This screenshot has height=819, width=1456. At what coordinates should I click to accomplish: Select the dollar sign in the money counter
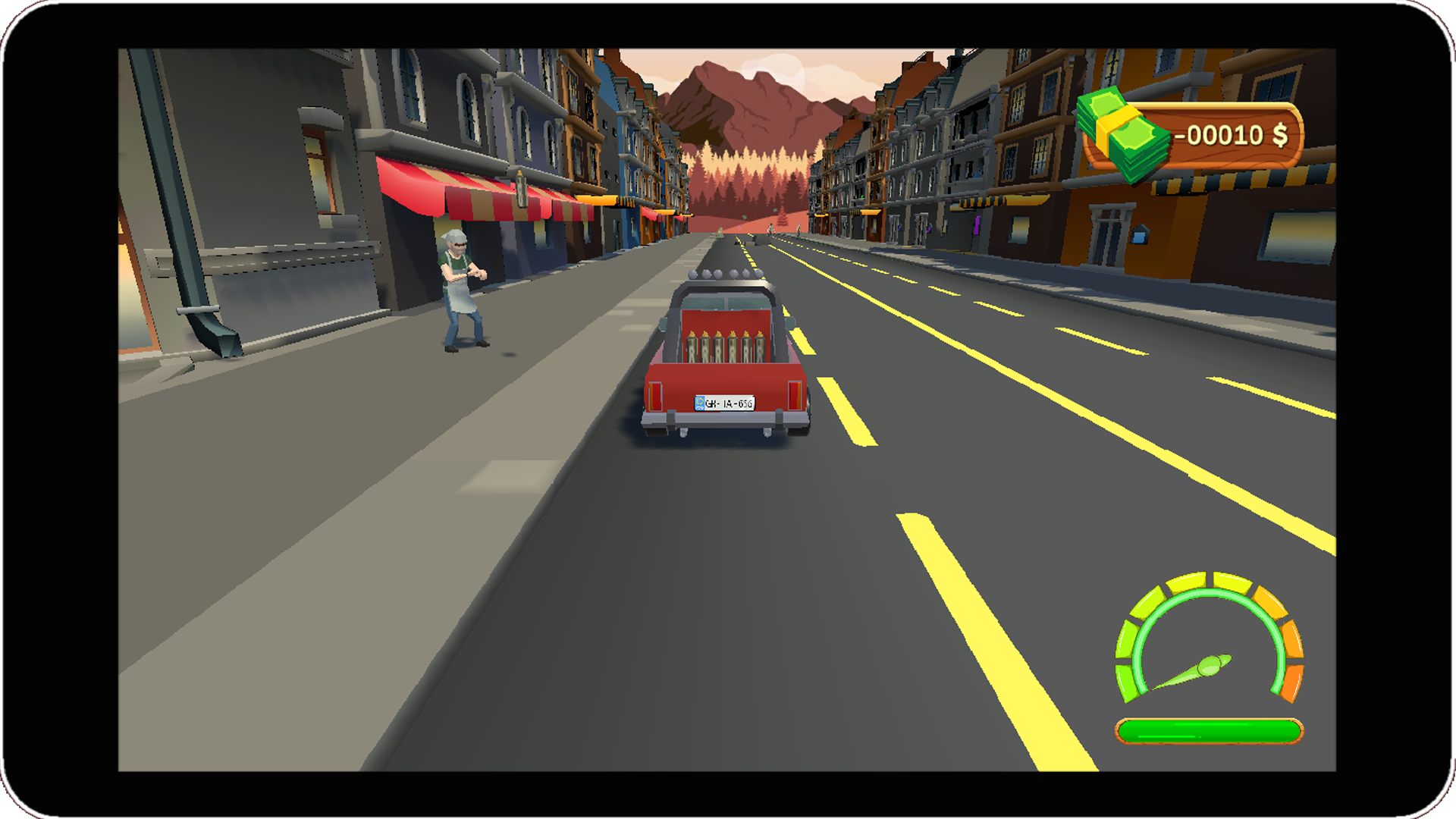(x=1280, y=136)
